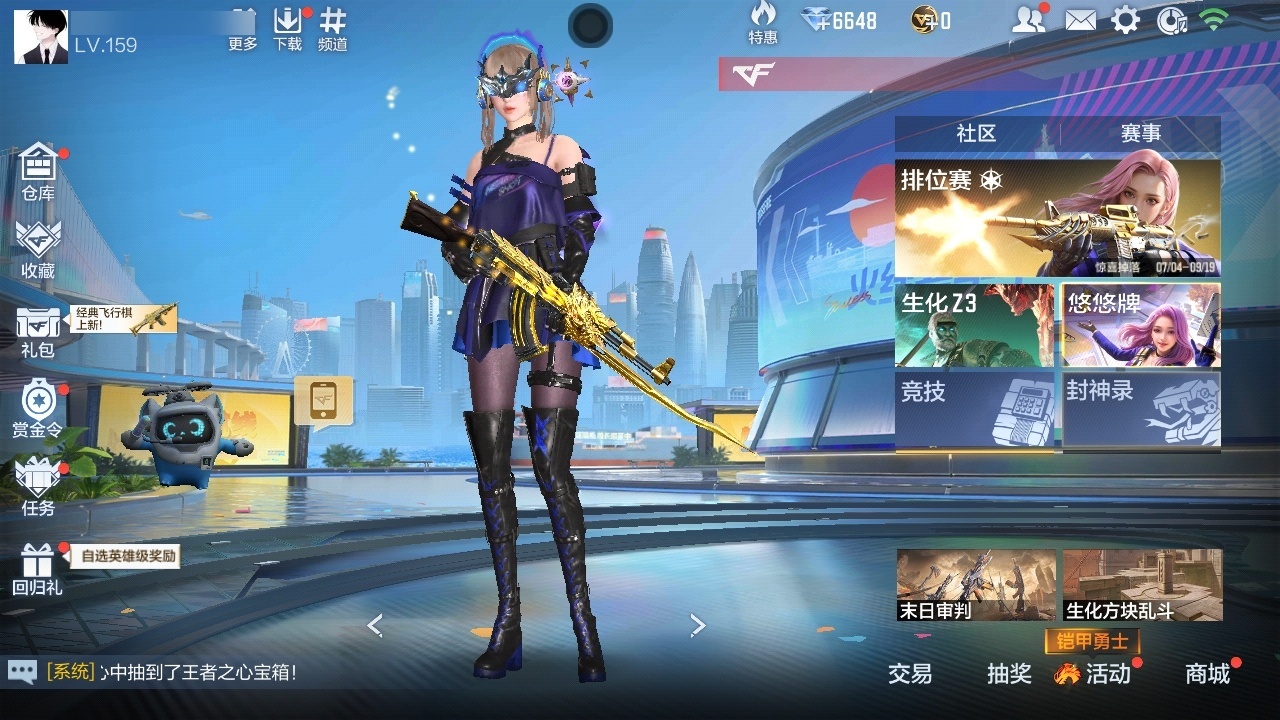Open the 商城 shop
The height and width of the screenshot is (720, 1280).
[x=1207, y=674]
